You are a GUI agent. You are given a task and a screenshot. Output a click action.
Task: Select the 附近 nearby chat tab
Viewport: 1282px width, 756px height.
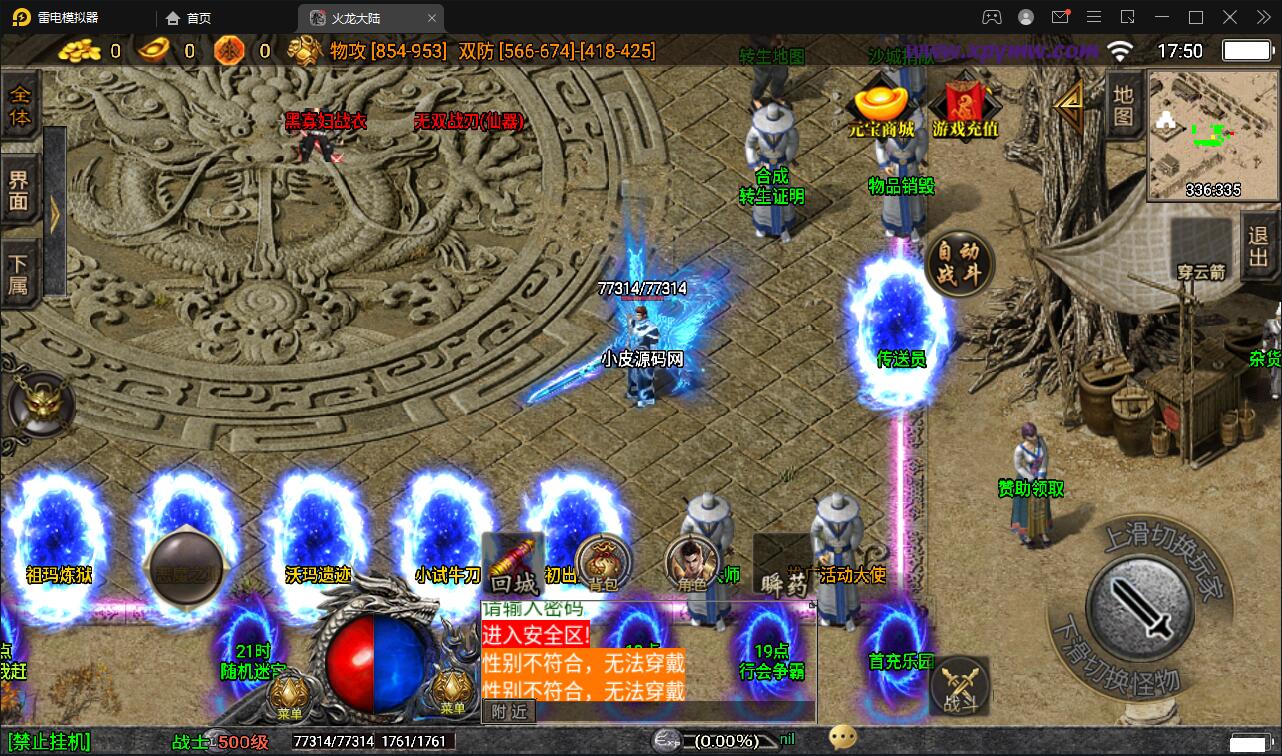(x=508, y=711)
